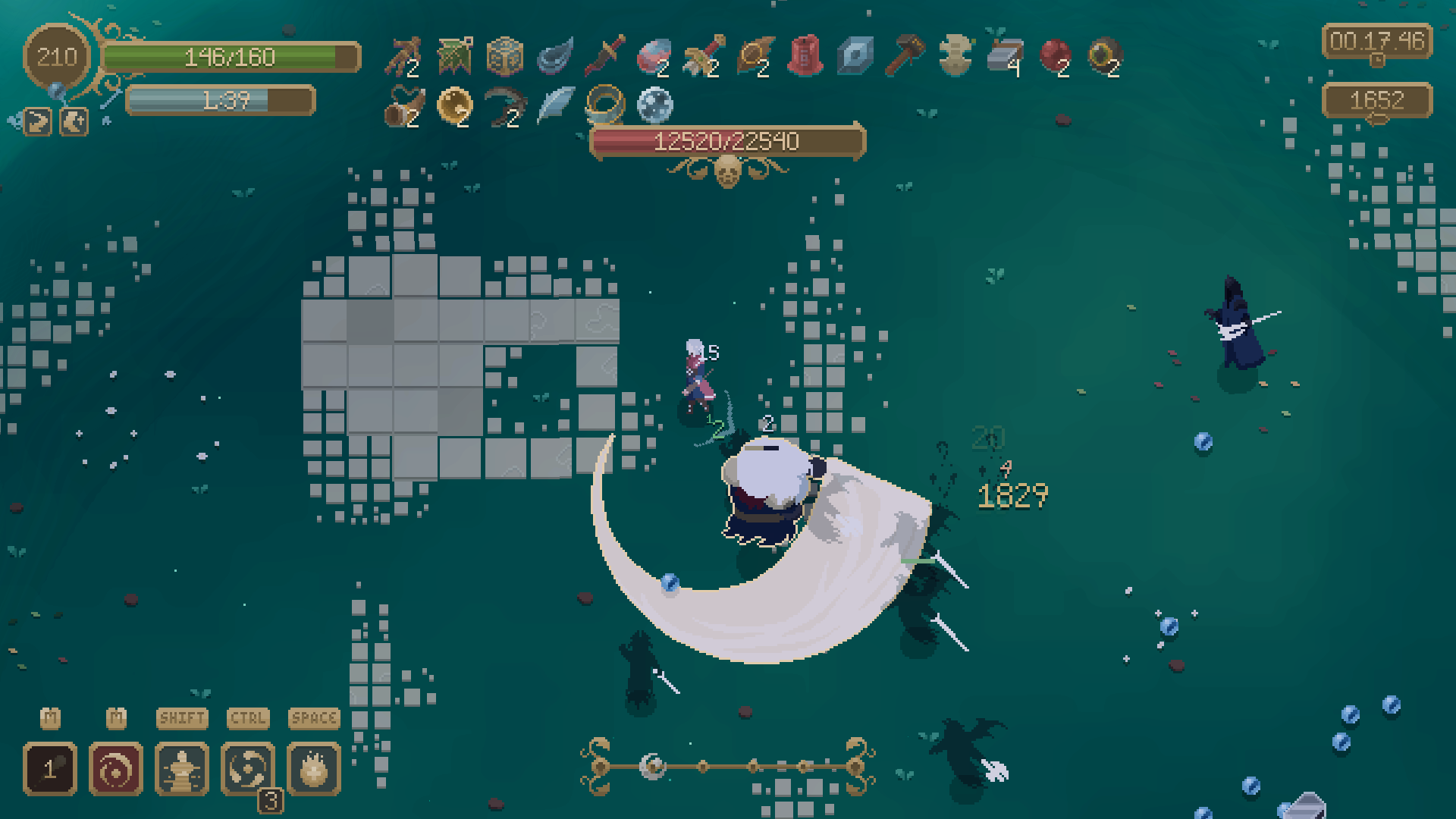The height and width of the screenshot is (819, 1456).
Task: Select the wooden hammer item icon
Action: click(905, 56)
